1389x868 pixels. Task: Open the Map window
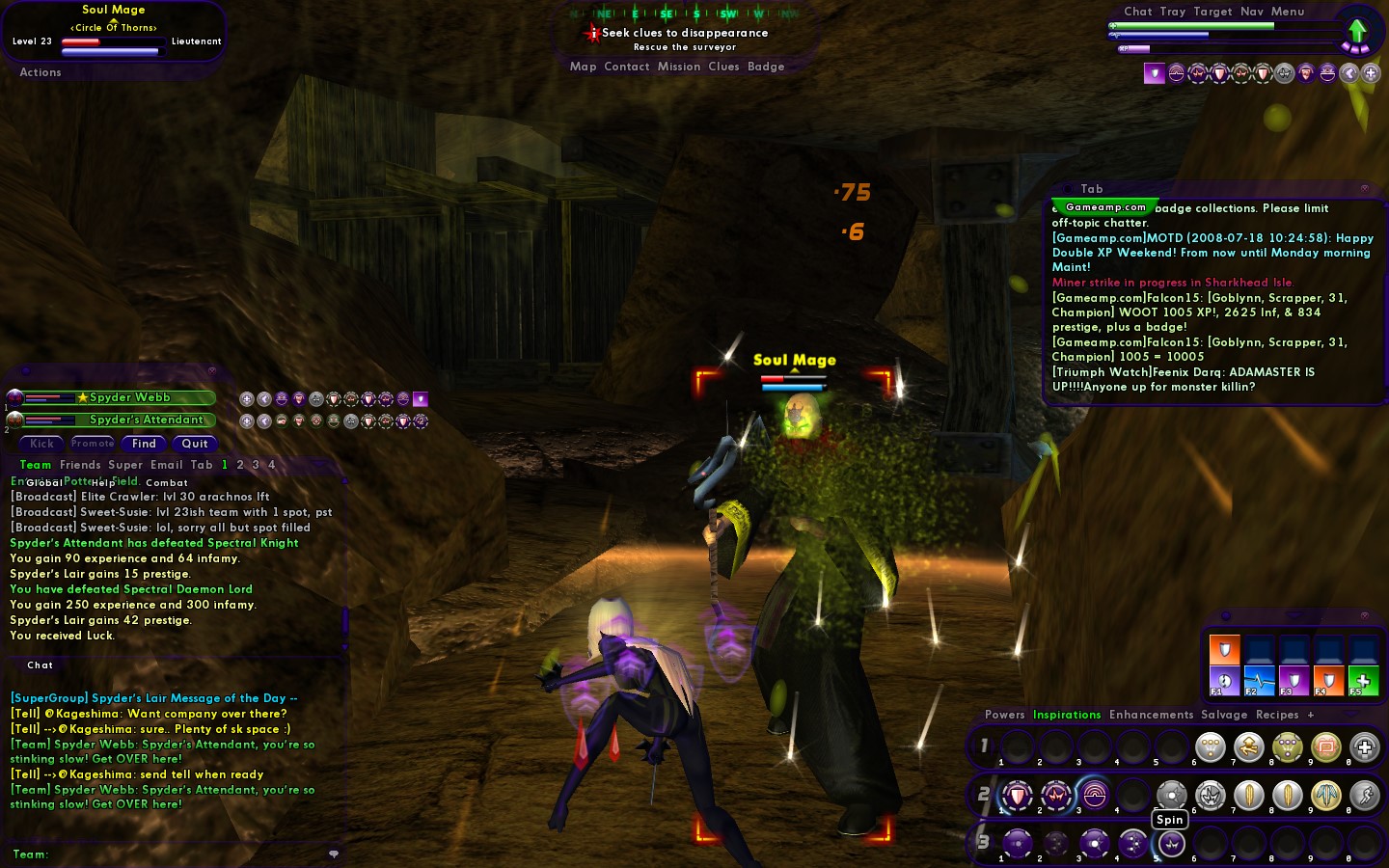click(583, 67)
